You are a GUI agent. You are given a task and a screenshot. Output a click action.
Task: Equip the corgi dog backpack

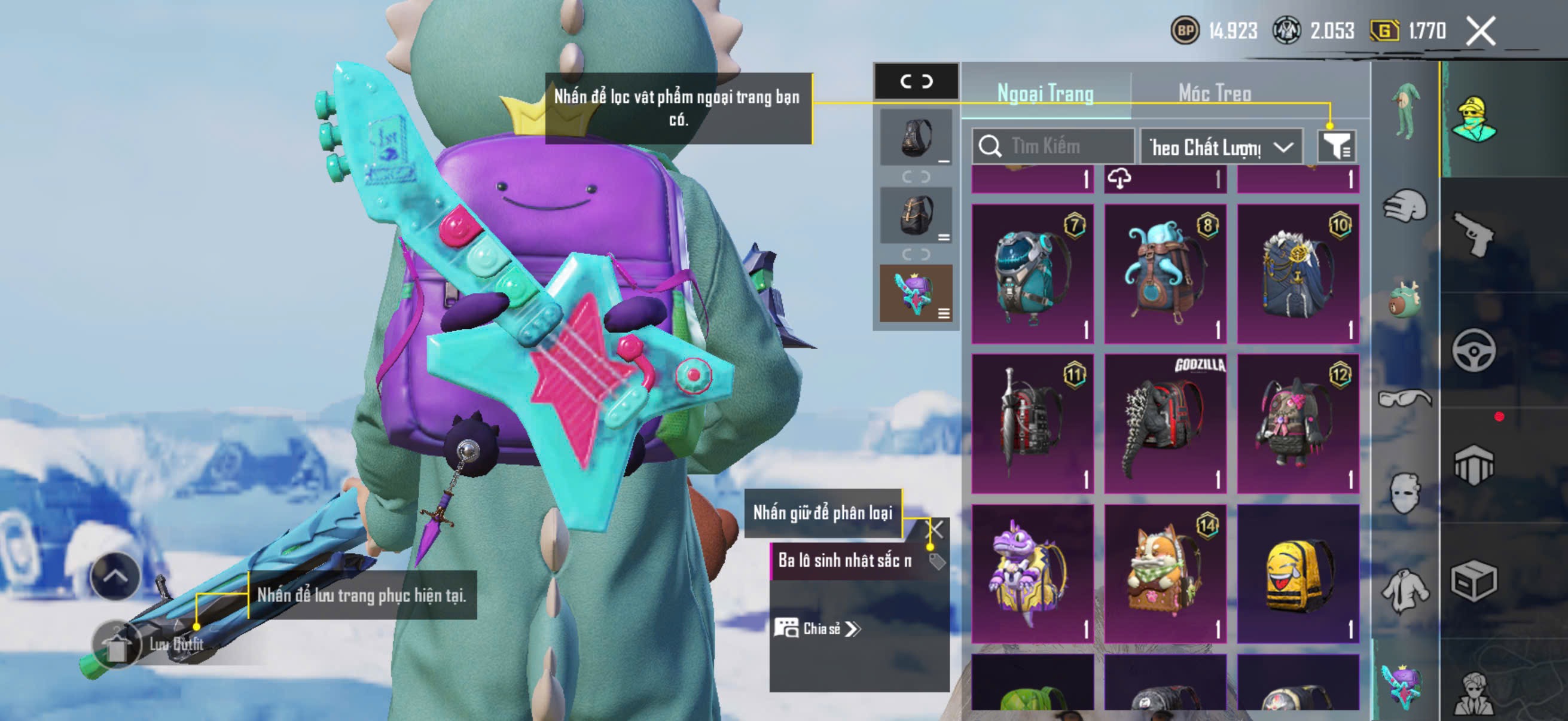tap(1164, 573)
